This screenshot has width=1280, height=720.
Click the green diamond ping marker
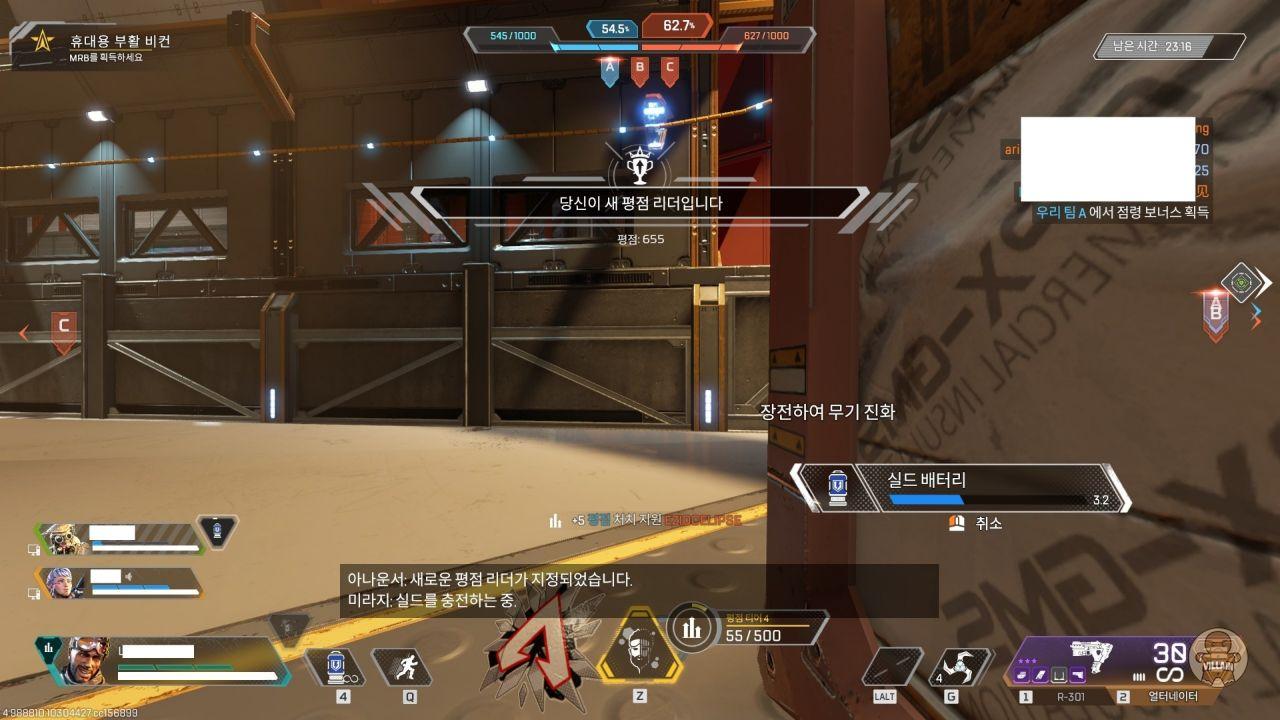[x=1241, y=282]
